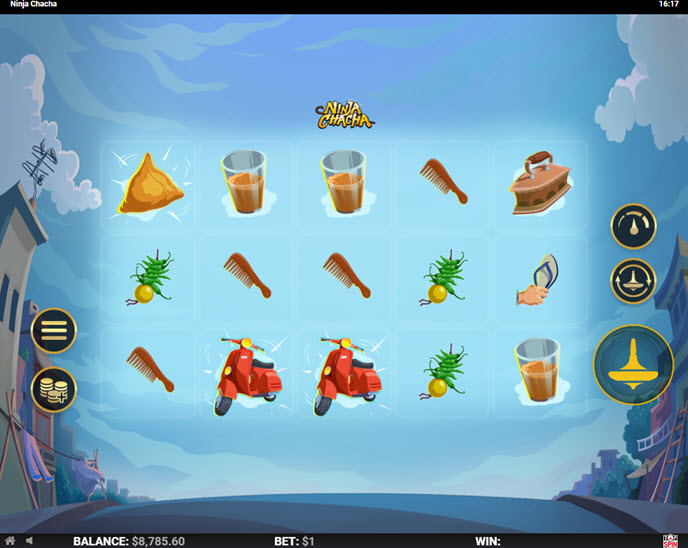Screen dimensions: 688x548
Task: Click the red logo in the bottom-right corner
Action: [x=669, y=540]
